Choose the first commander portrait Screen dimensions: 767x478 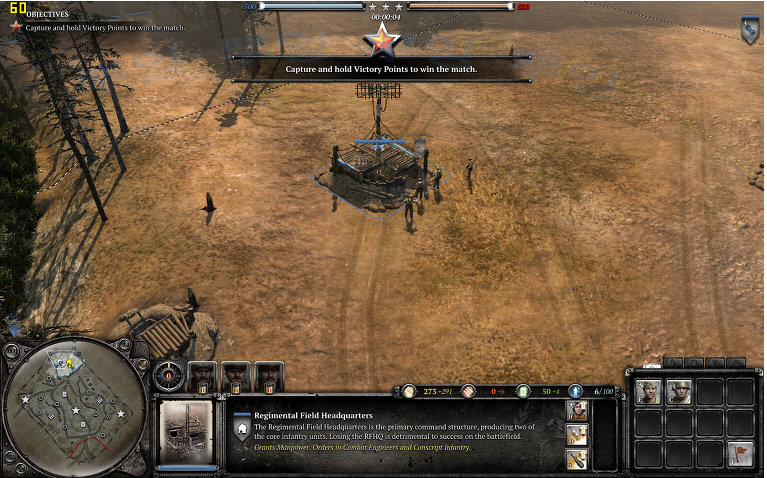pyautogui.click(x=202, y=376)
